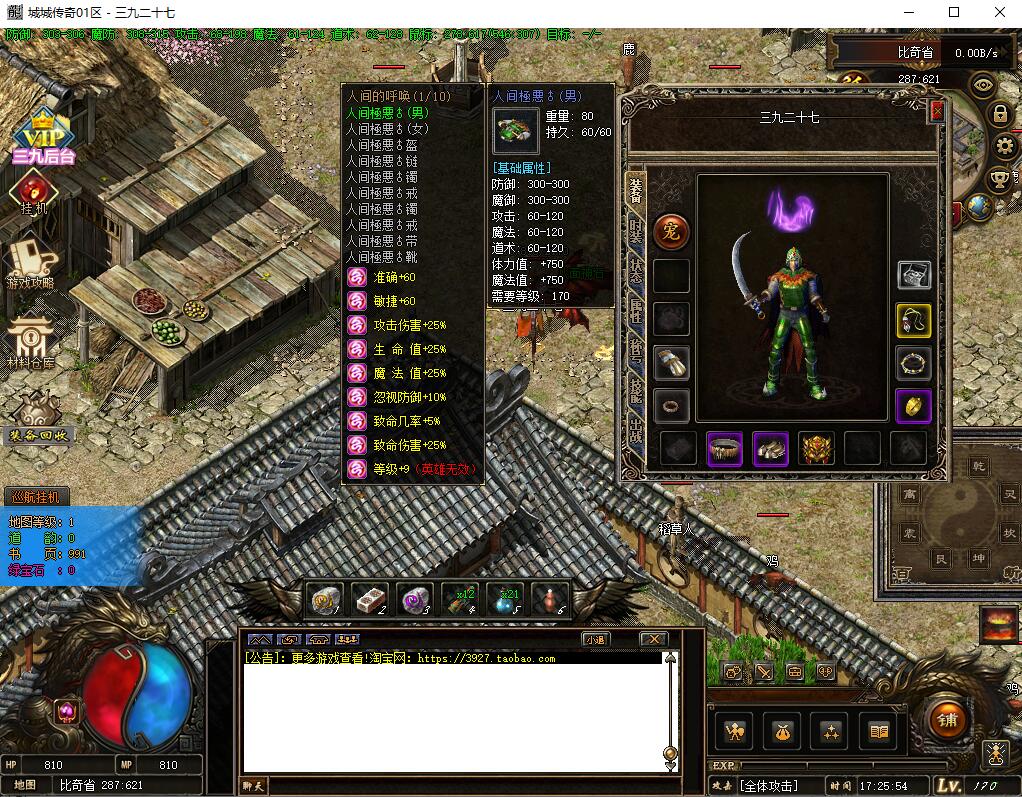Select the equipped necklace slot

[x=914, y=320]
